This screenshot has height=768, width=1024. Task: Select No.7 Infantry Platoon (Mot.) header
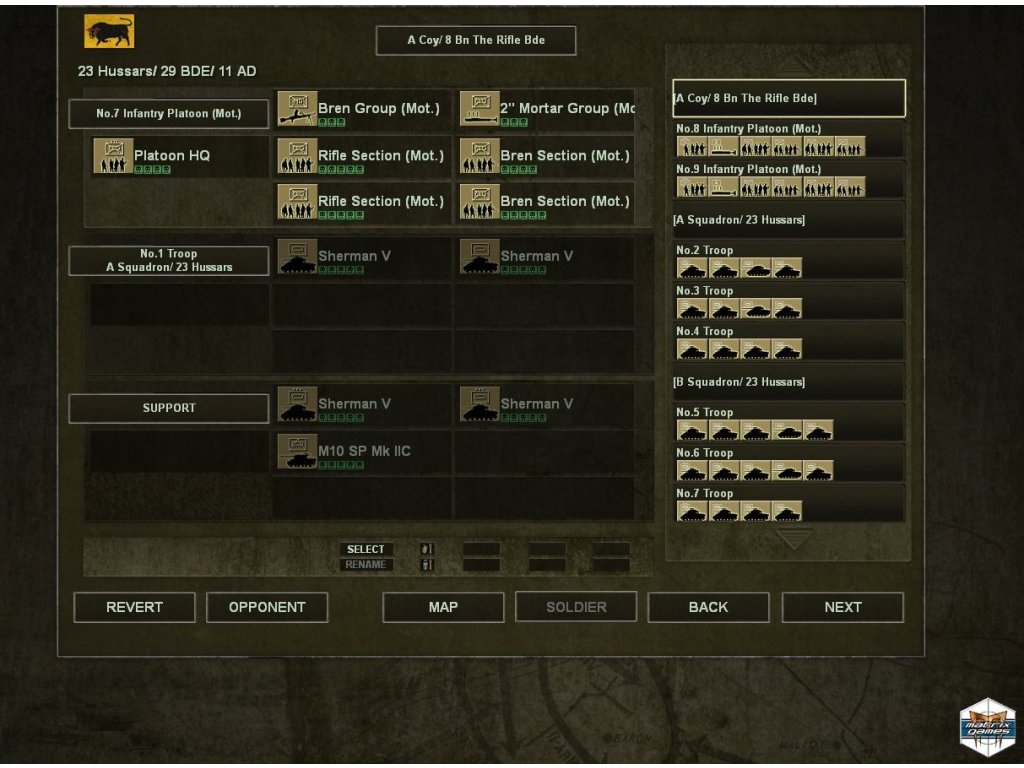(168, 114)
